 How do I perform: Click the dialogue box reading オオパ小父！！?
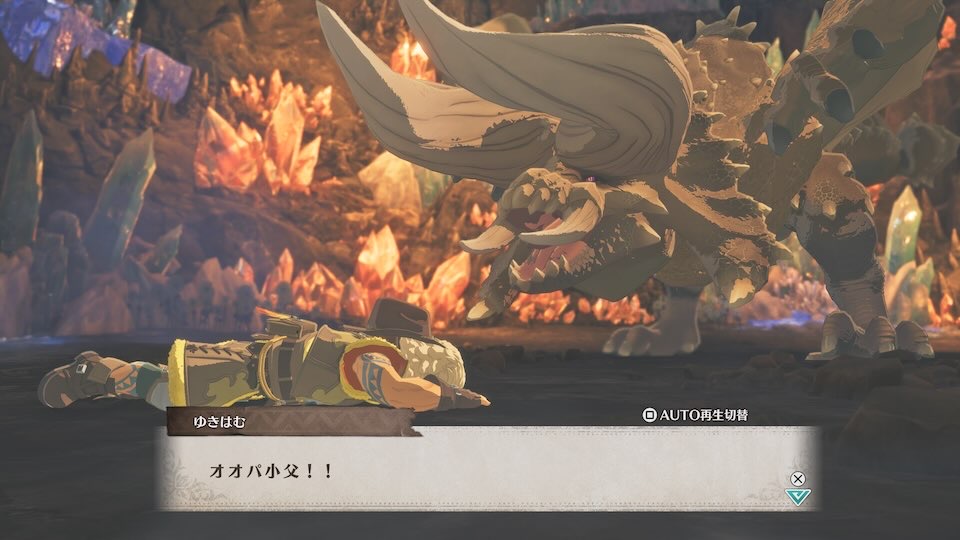coord(480,468)
